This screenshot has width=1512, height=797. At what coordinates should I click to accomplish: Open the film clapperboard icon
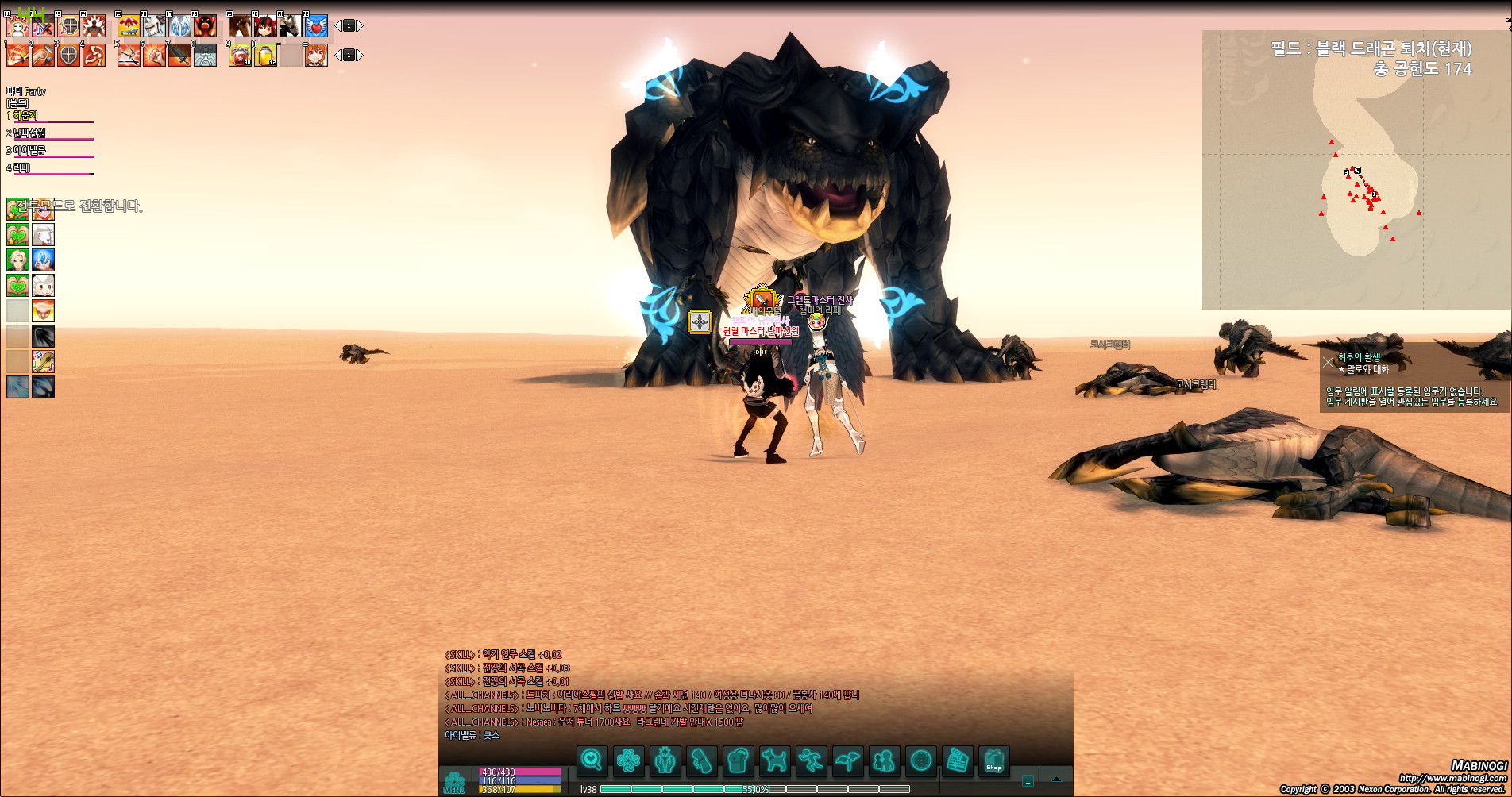[x=958, y=760]
